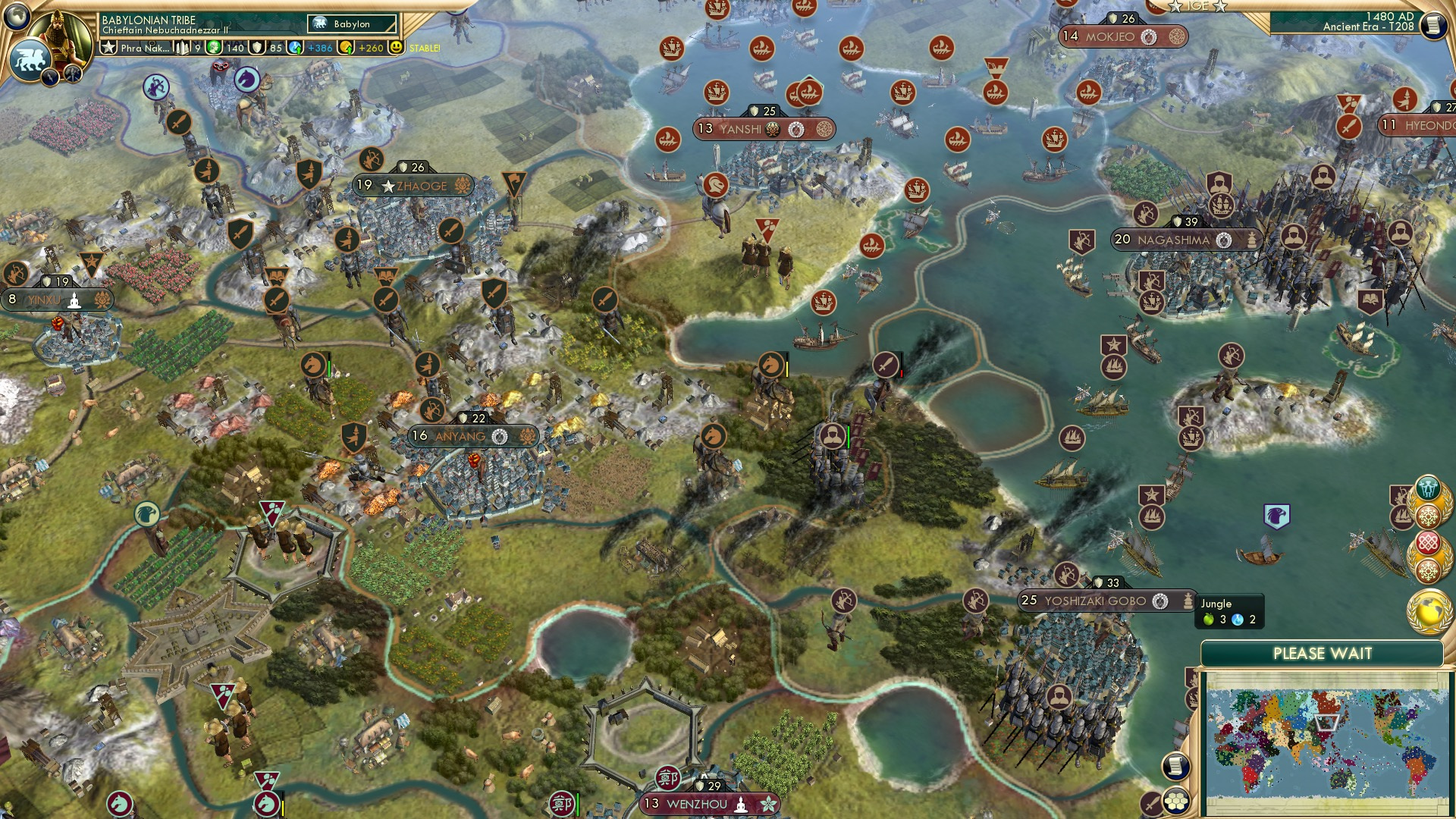The width and height of the screenshot is (1456, 819).
Task: Open the Babylon civilization dropdown
Action: pos(352,24)
